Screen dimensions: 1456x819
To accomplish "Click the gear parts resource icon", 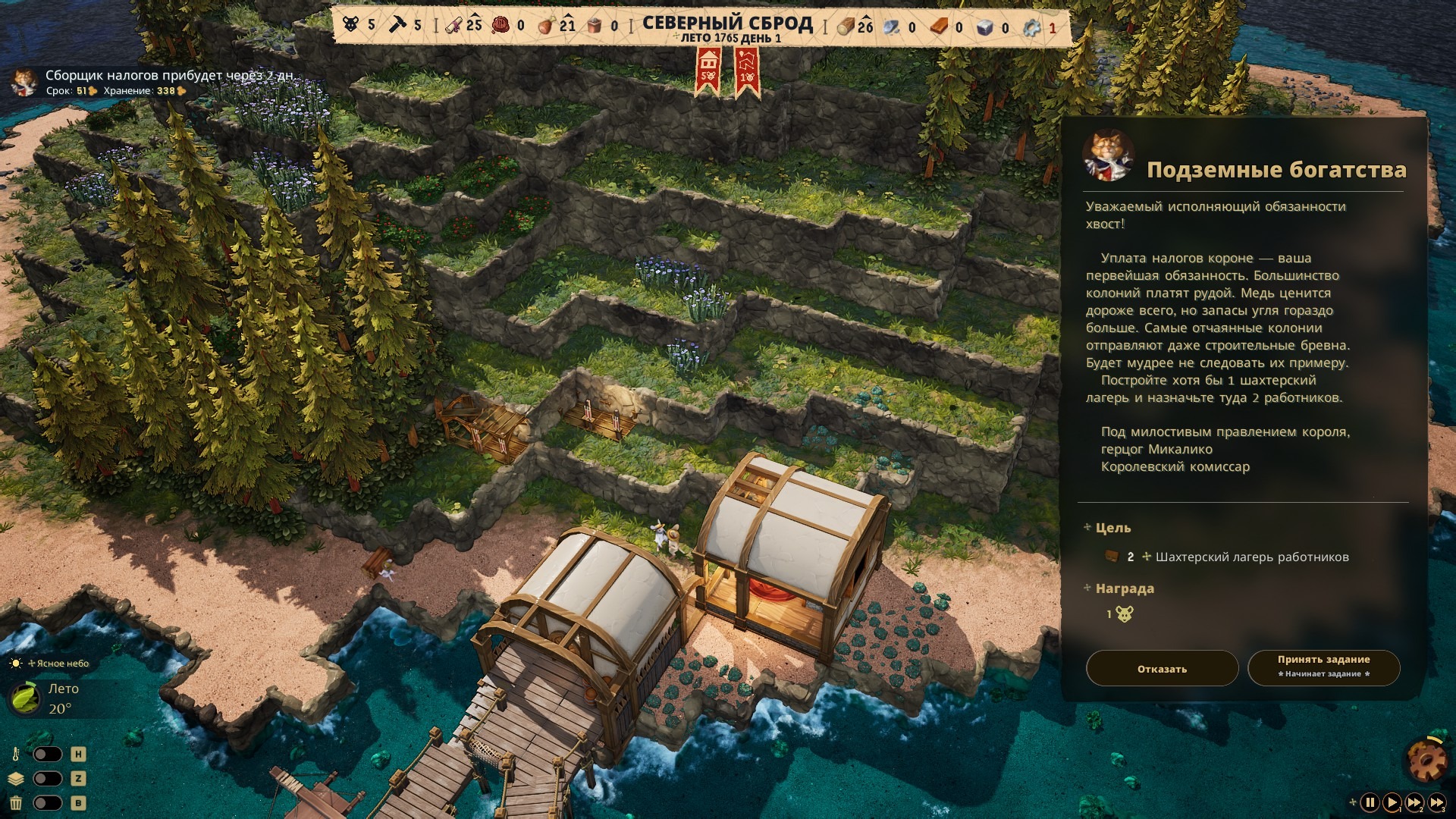I will [x=1031, y=27].
